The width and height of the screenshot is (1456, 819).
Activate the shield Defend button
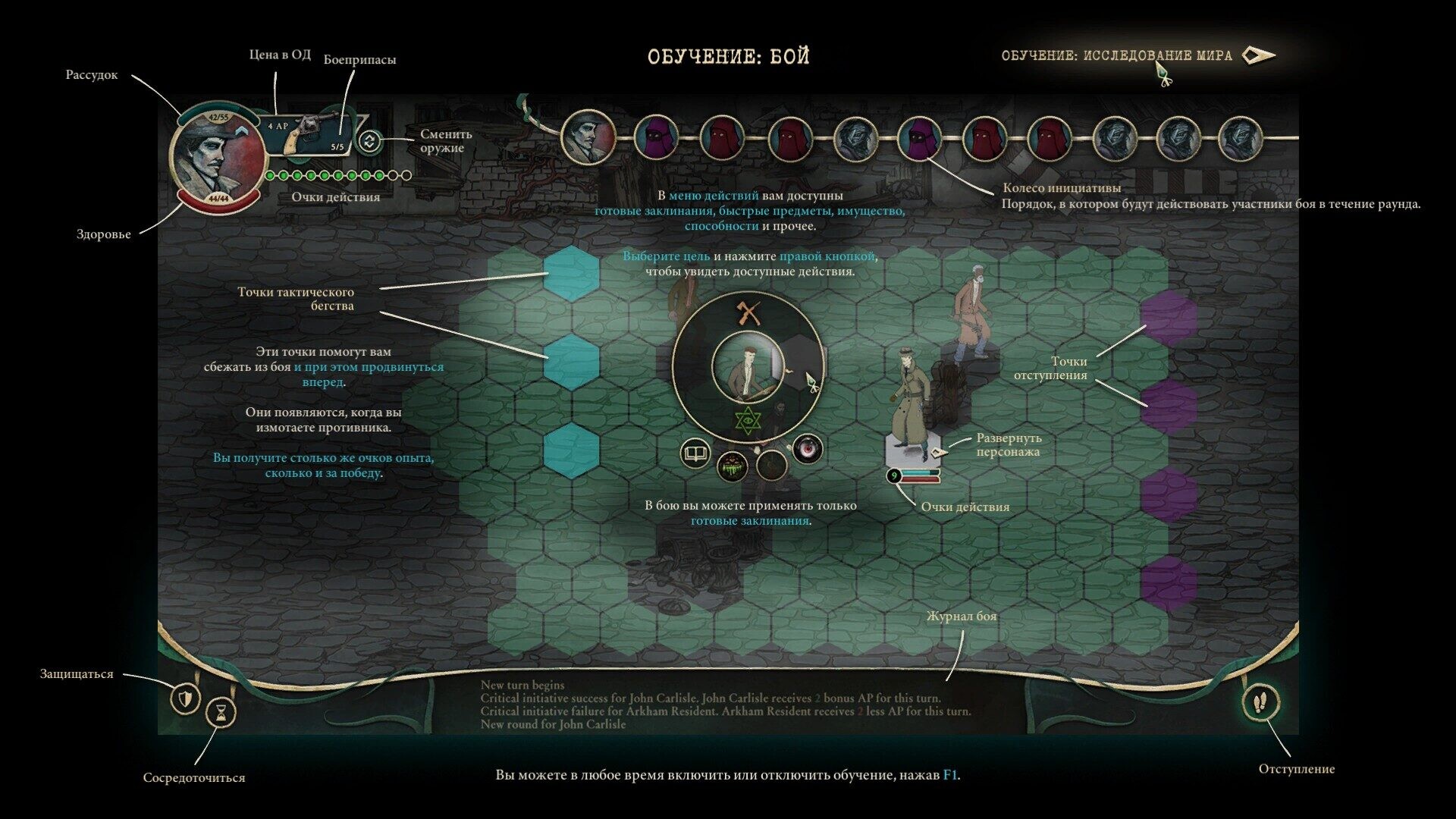(185, 697)
